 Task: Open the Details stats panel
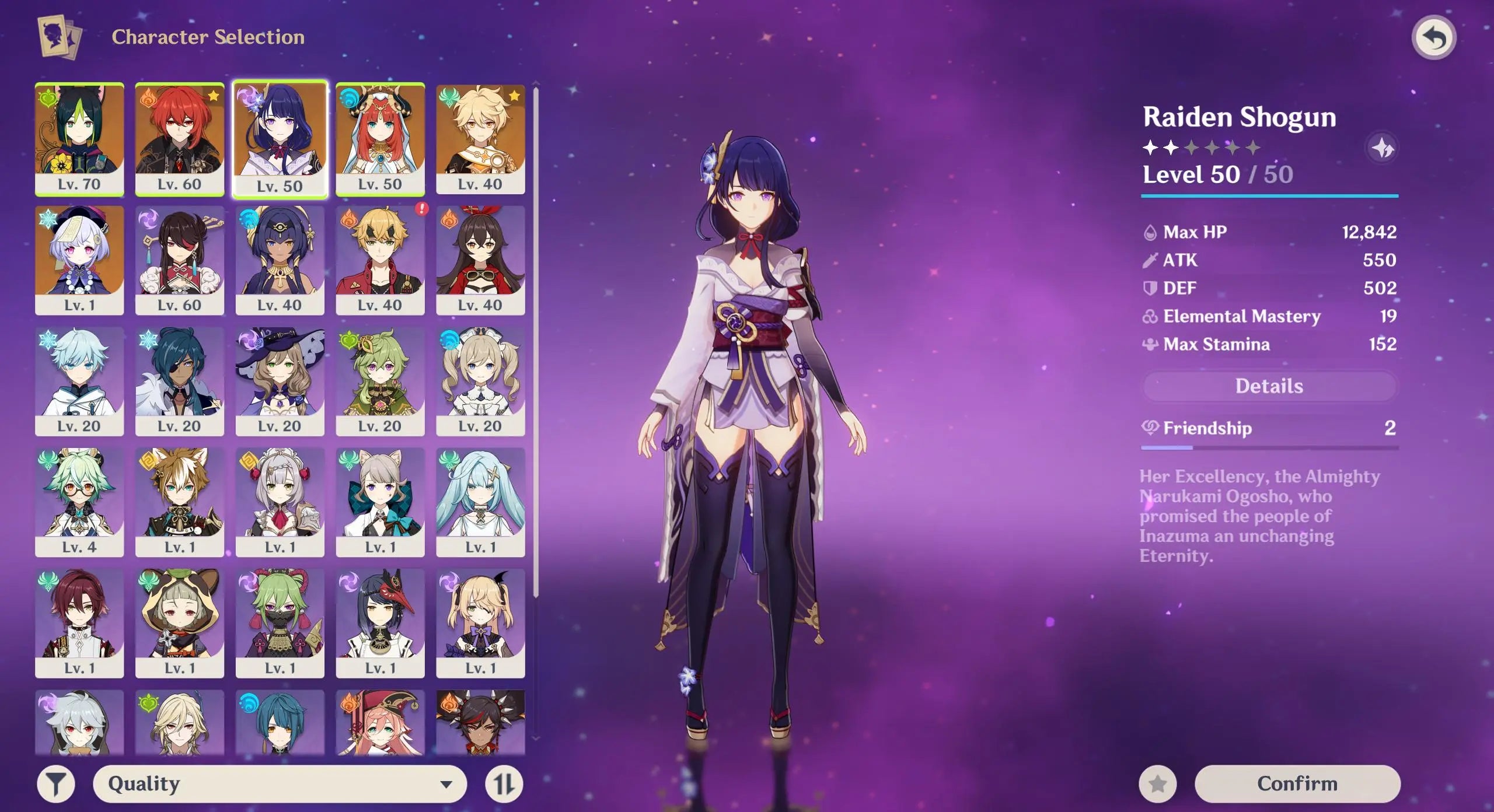click(1269, 386)
